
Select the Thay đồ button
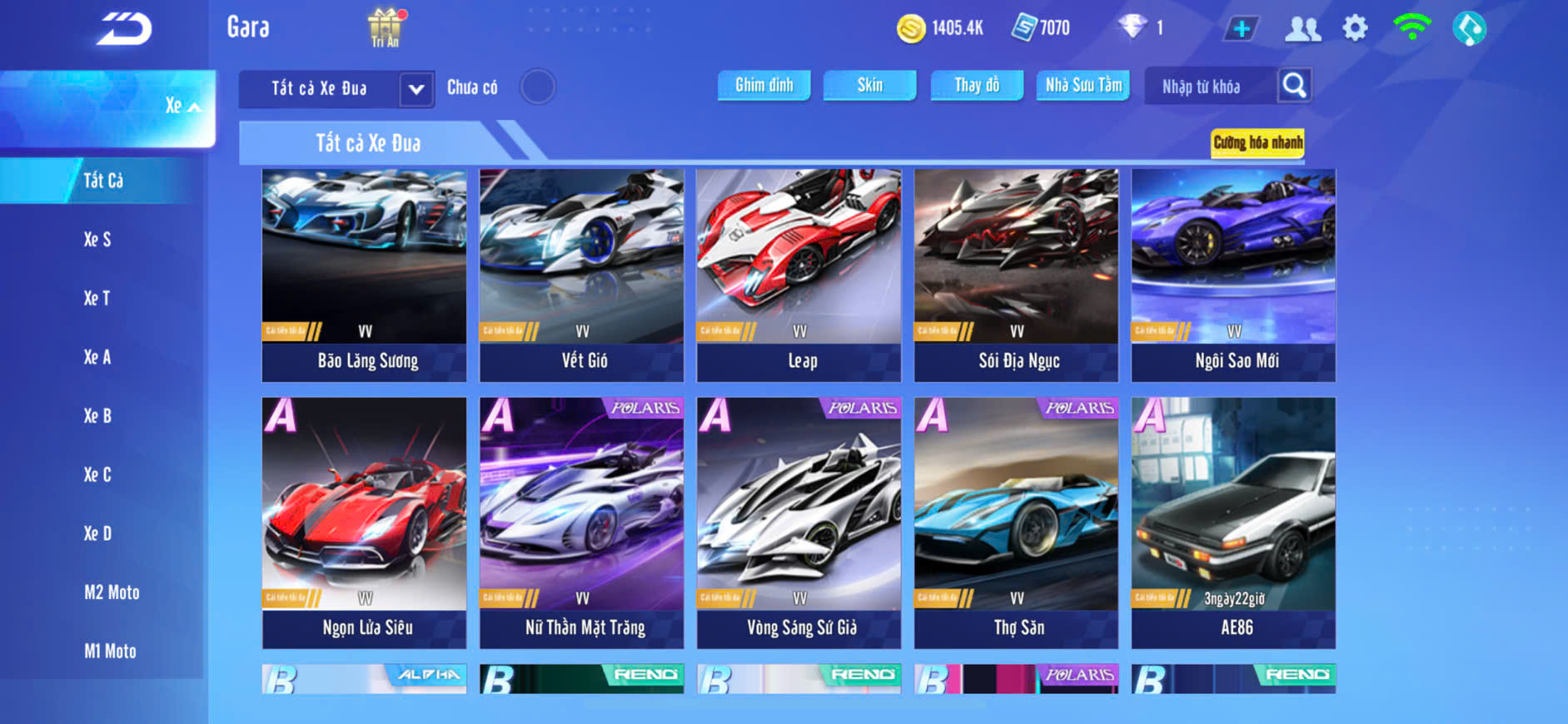coord(976,85)
